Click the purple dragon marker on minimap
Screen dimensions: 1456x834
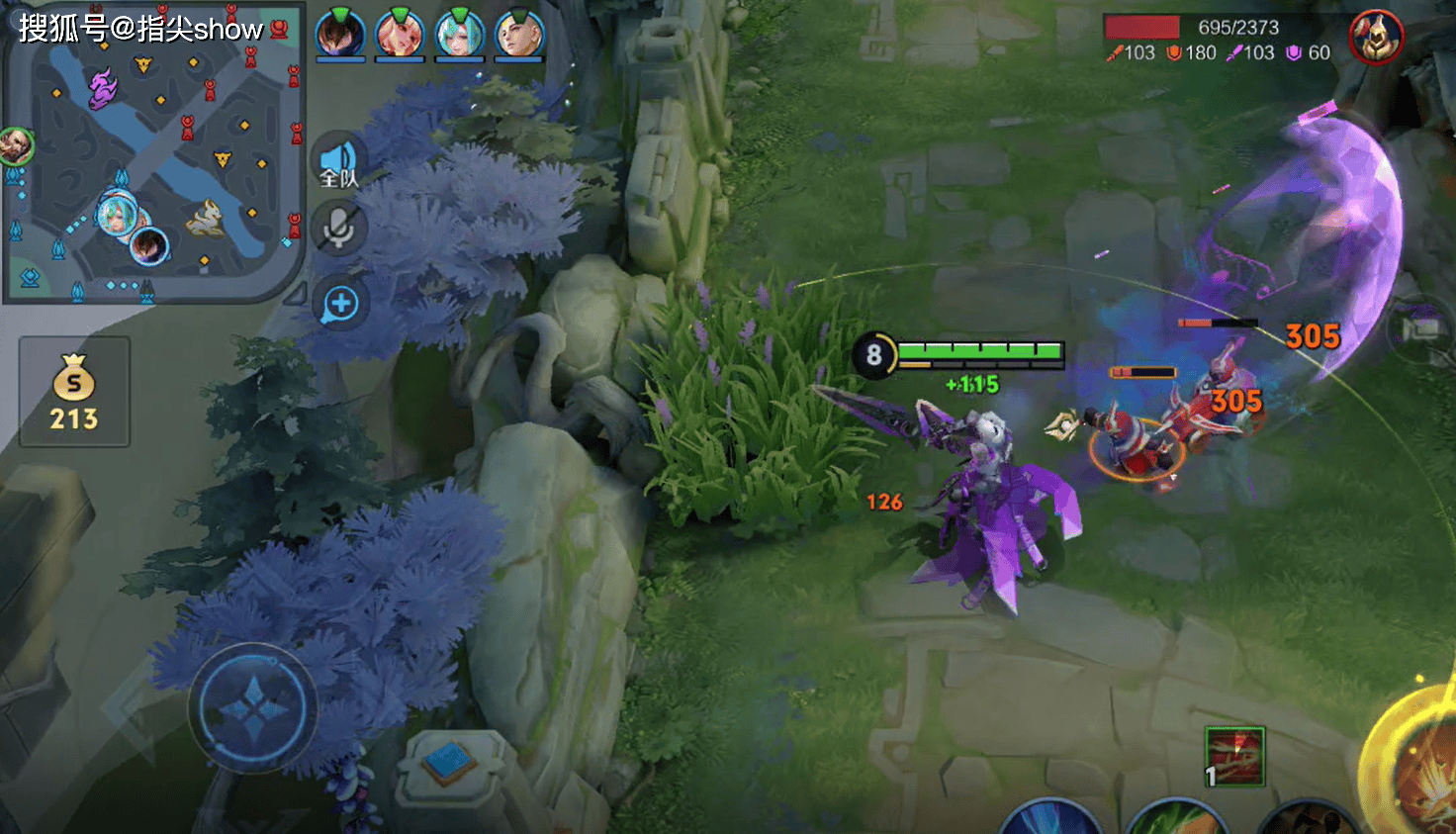click(102, 88)
